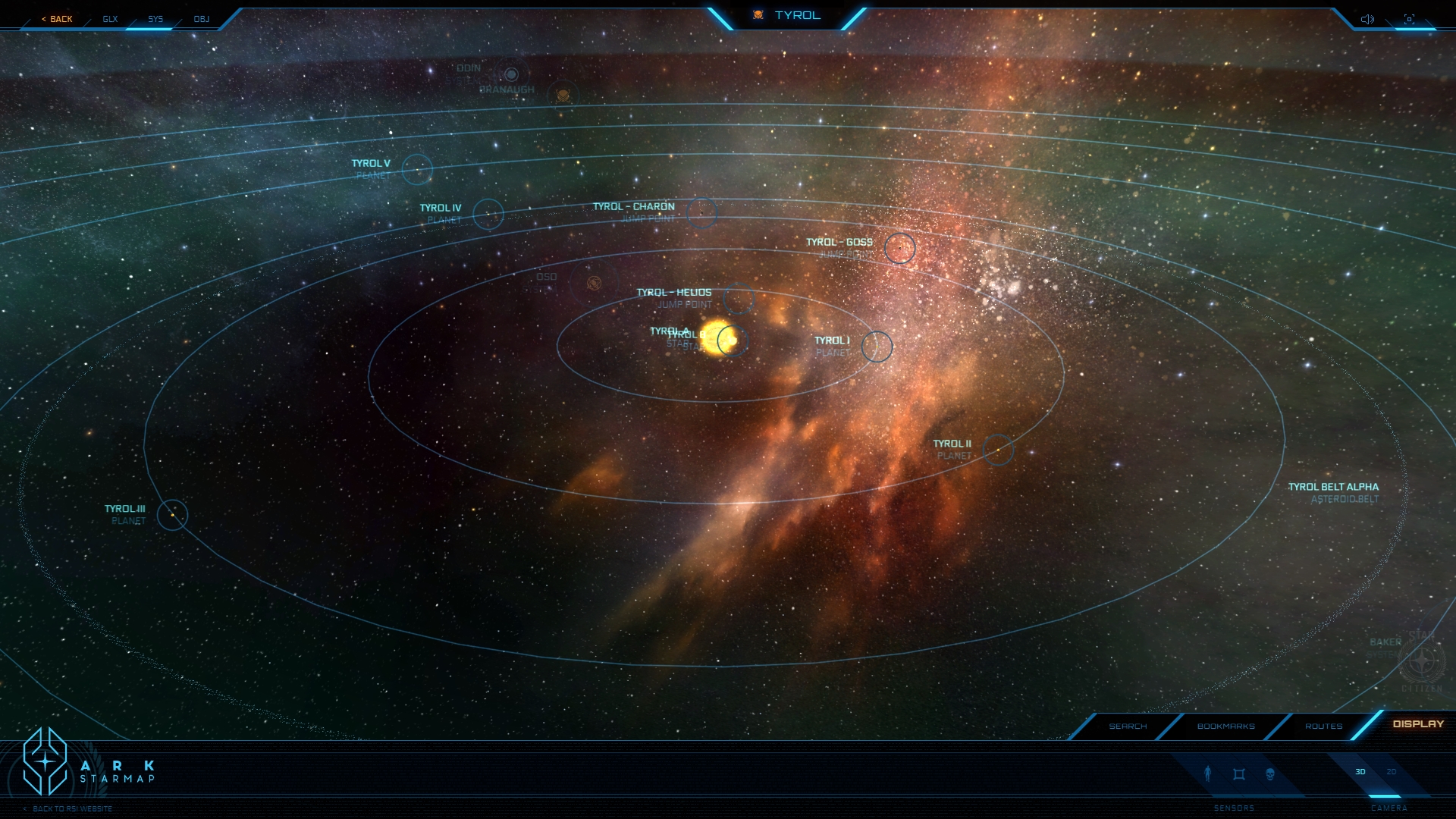This screenshot has width=1456, height=819.
Task: Open the Routes panel
Action: tap(1323, 726)
